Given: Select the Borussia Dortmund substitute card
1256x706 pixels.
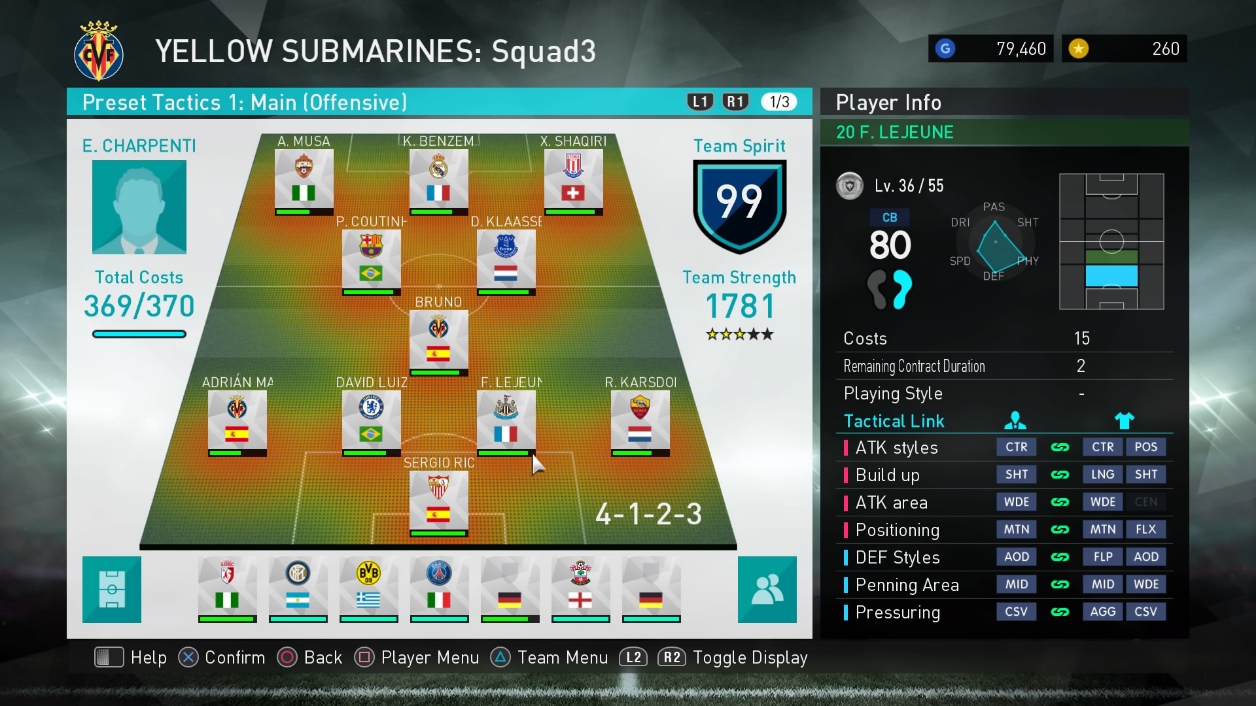Looking at the screenshot, I should 368,589.
